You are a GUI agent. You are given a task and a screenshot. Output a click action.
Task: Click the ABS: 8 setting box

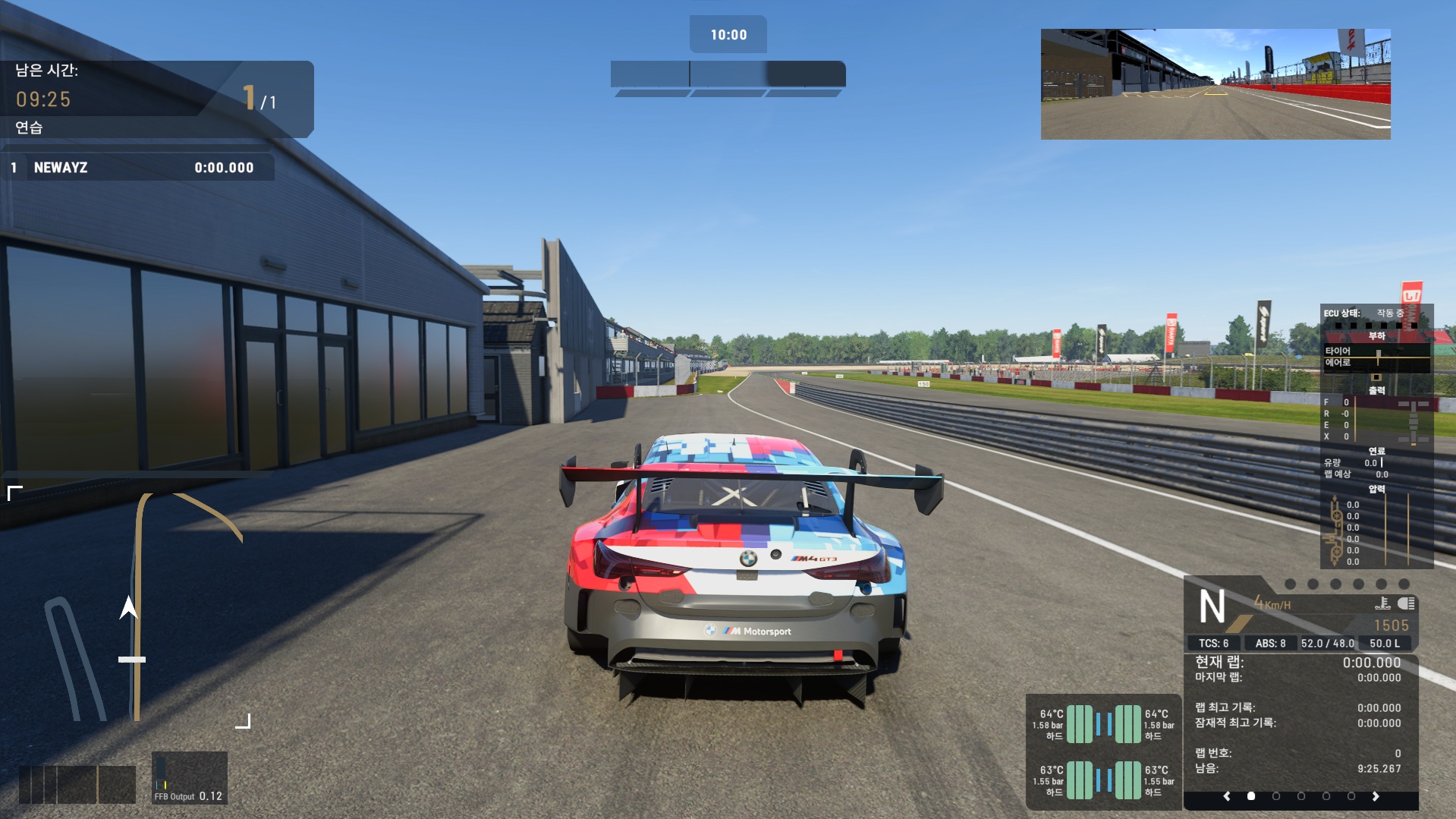[1270, 643]
